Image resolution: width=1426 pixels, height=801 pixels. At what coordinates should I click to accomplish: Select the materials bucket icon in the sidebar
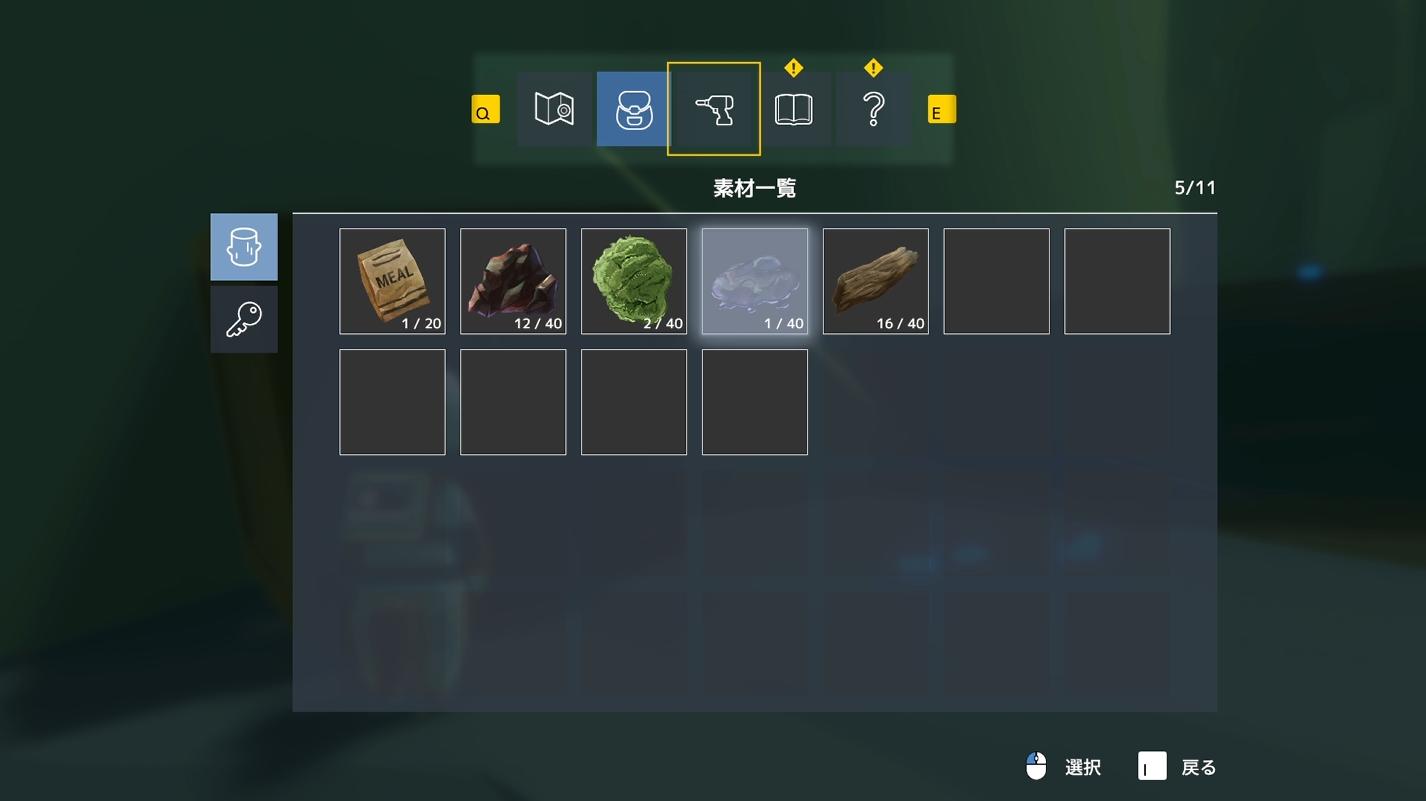243,246
